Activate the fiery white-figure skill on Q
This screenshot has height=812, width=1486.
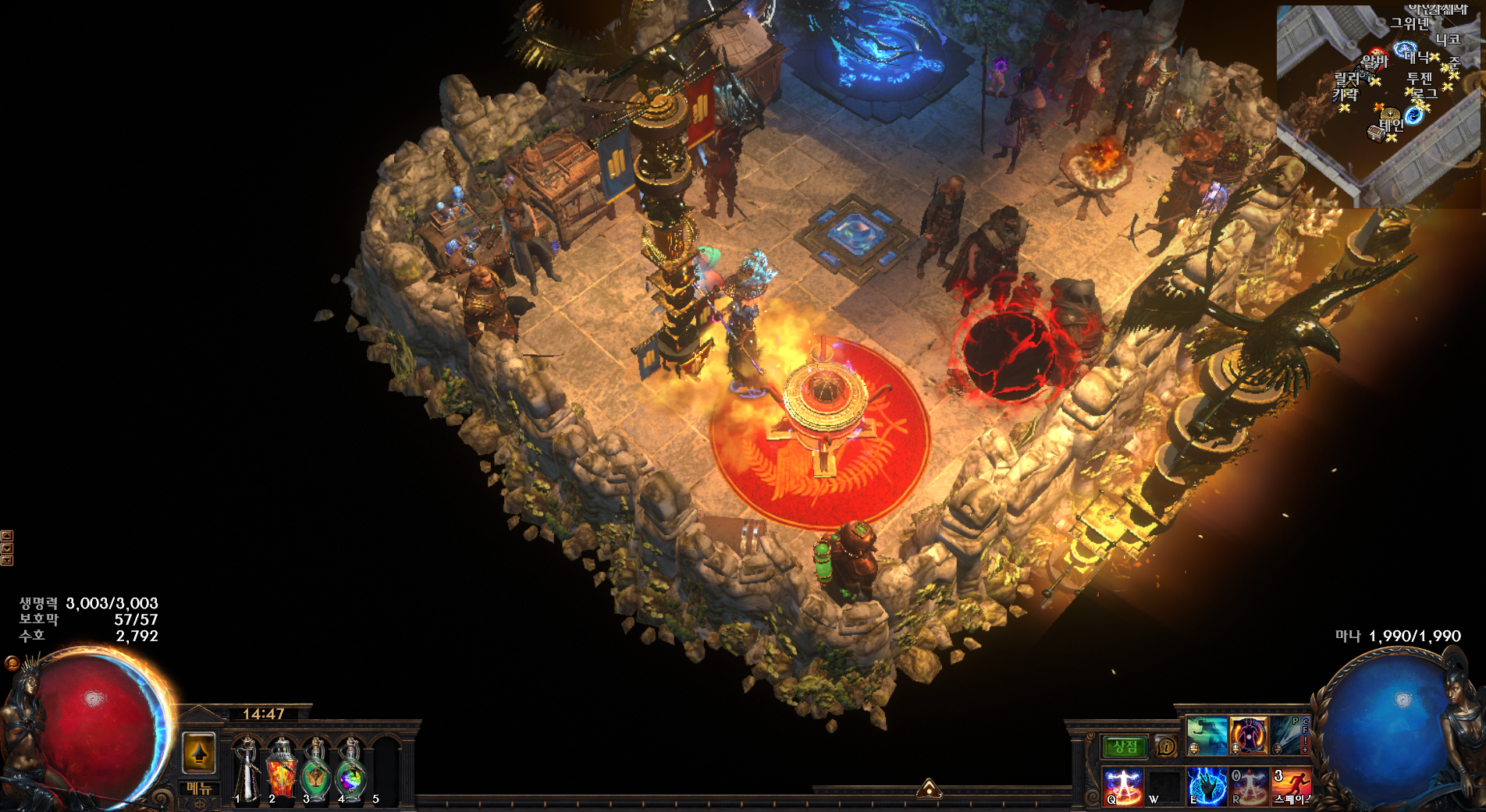1123,785
